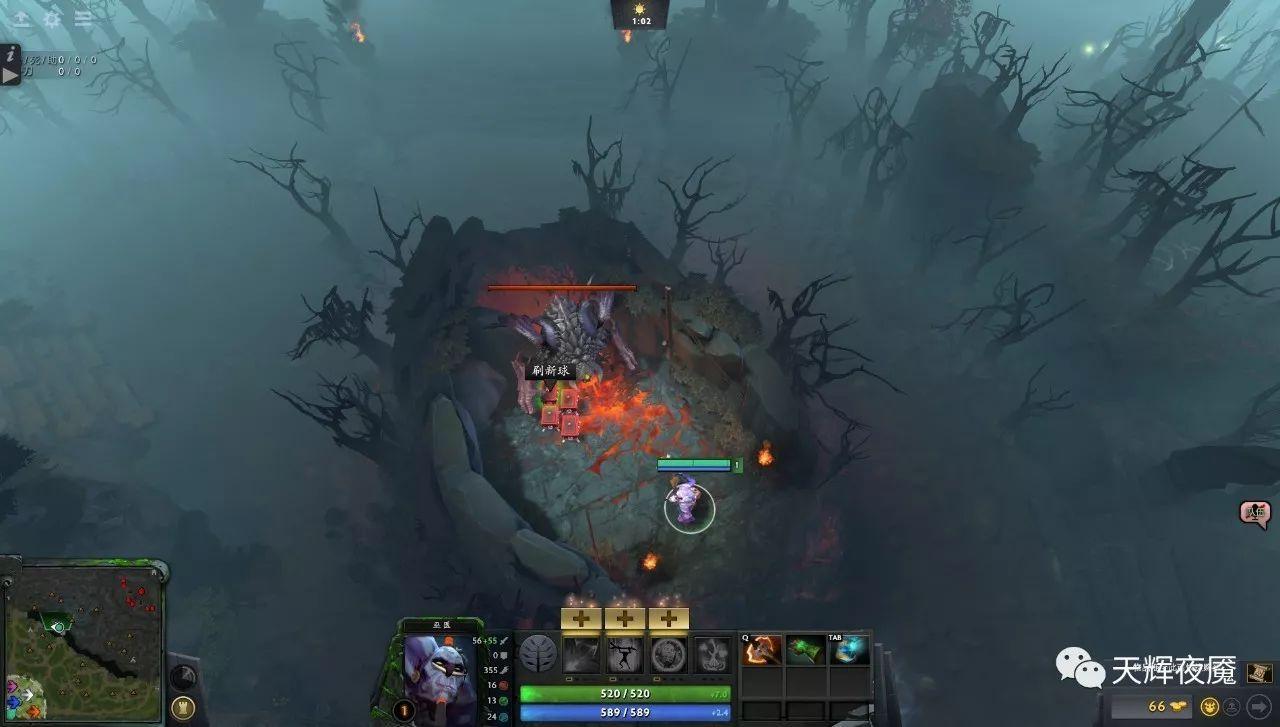Activate Scan using the radar icon near minimap
The image size is (1280, 727).
(185, 676)
